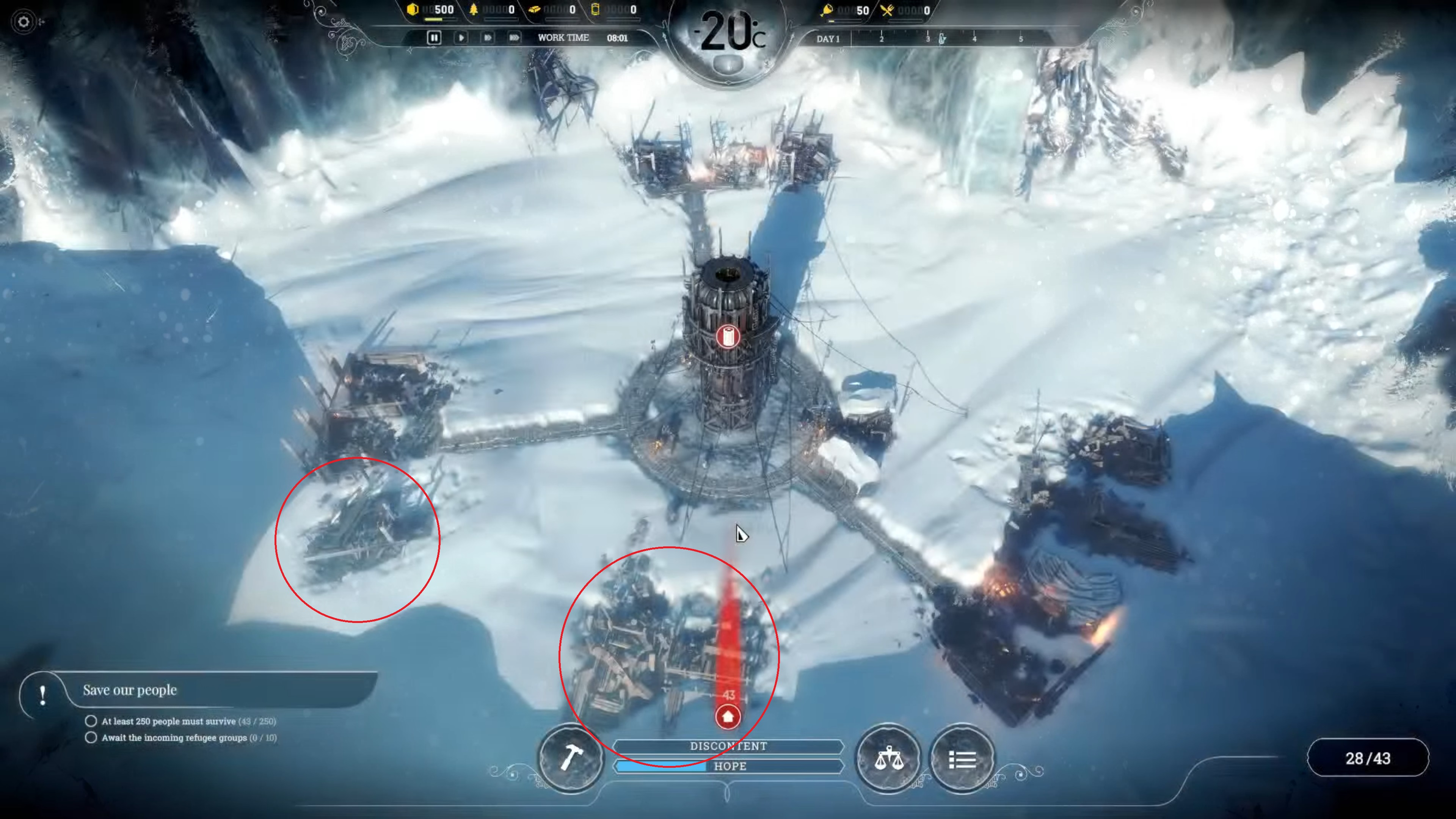Pause the game with the pause button

433,38
